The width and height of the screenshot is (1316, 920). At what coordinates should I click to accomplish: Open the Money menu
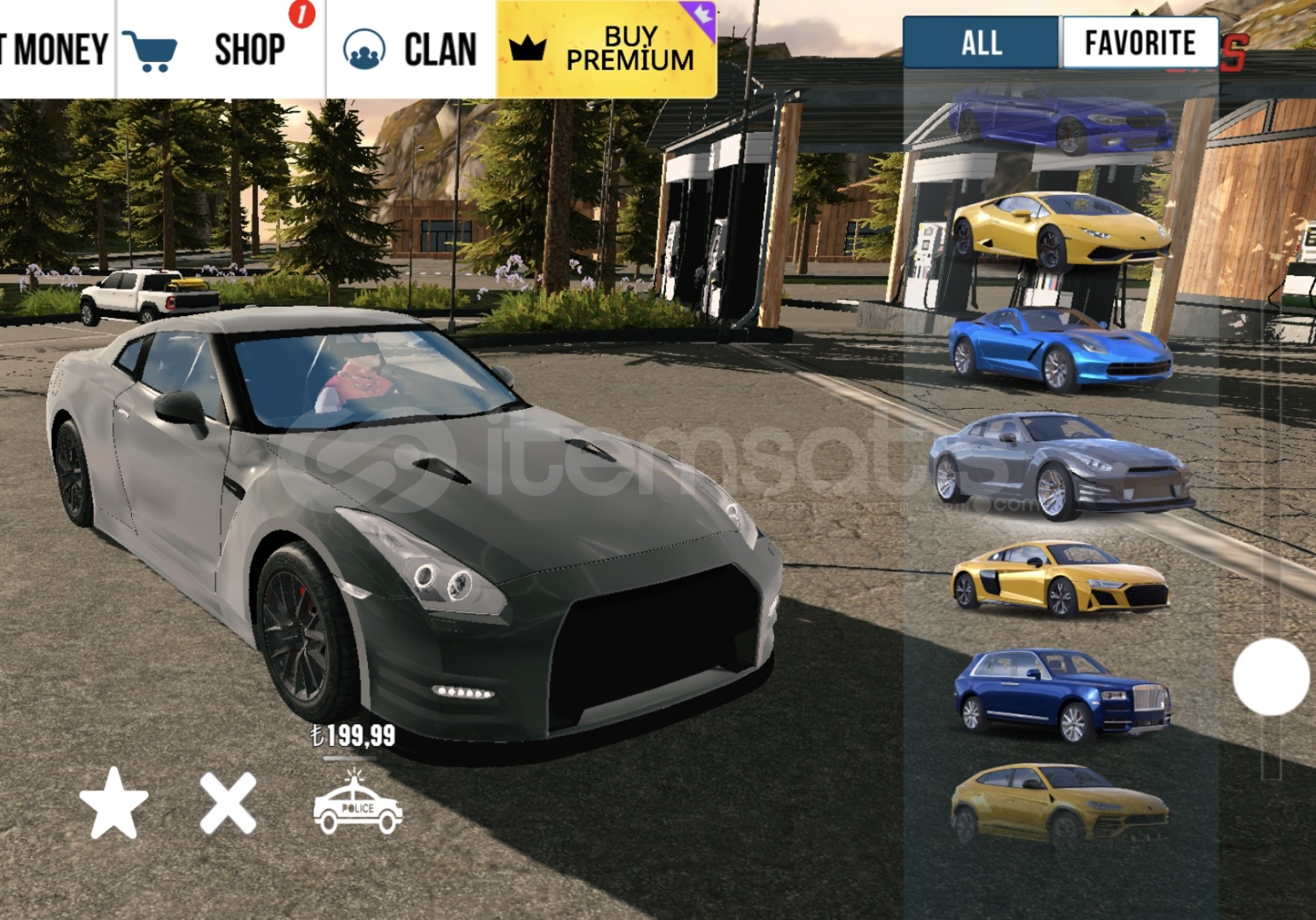55,49
